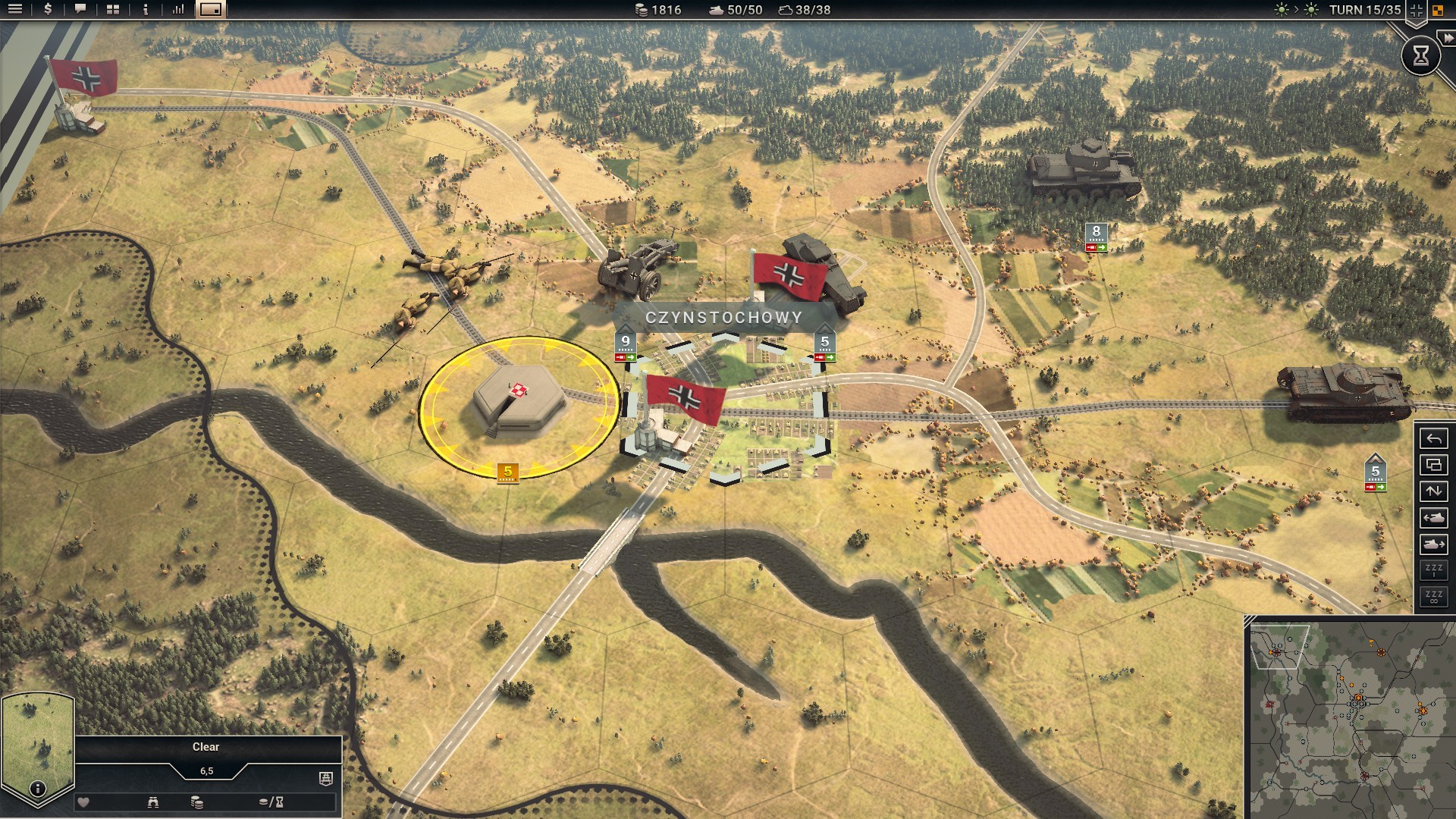Viewport: 1456px width, 819px height.
Task: Undo the last move with the curved arrow
Action: coord(1433,439)
